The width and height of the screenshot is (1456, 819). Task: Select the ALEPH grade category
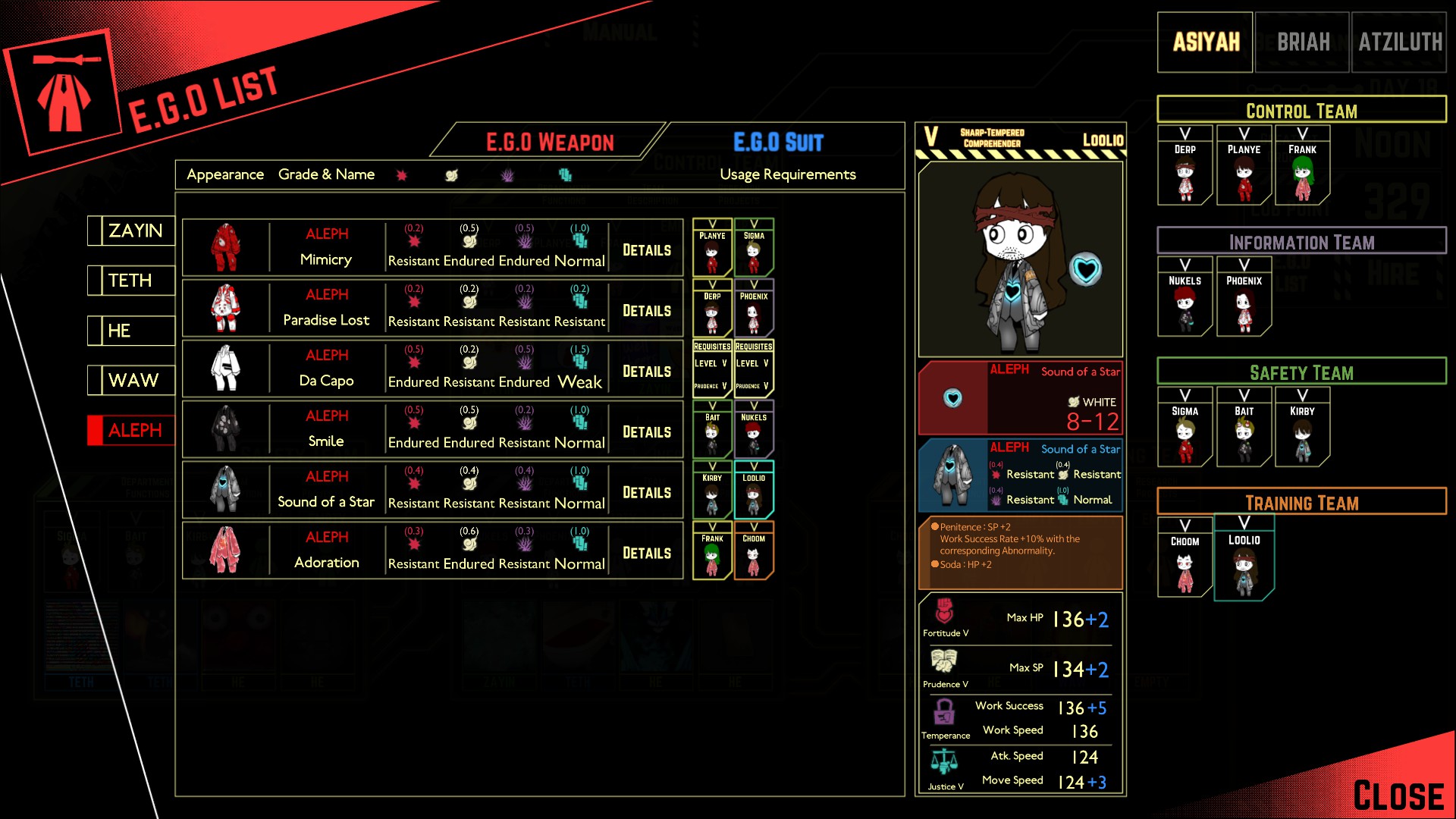133,431
